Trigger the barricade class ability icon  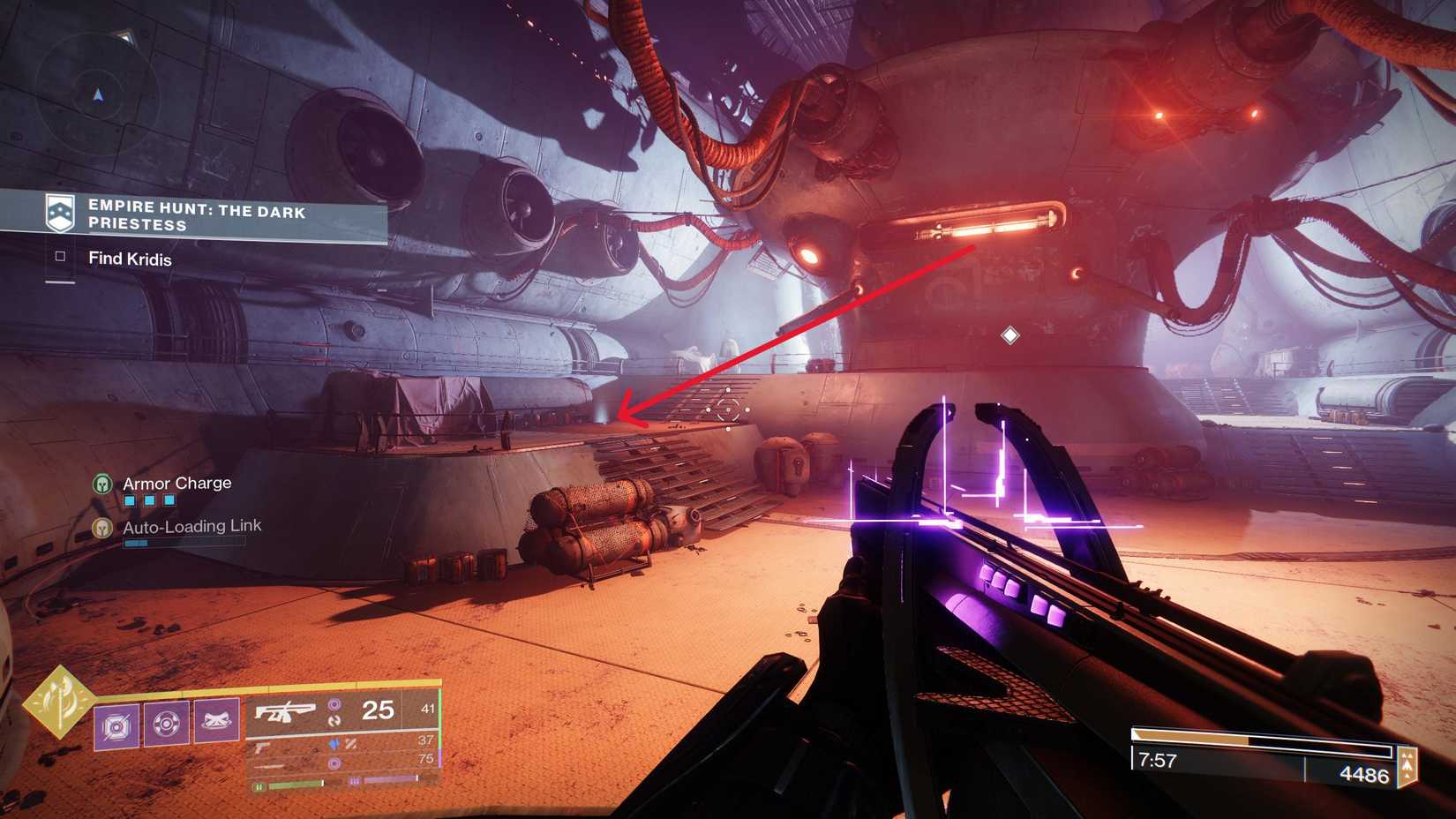coord(216,721)
